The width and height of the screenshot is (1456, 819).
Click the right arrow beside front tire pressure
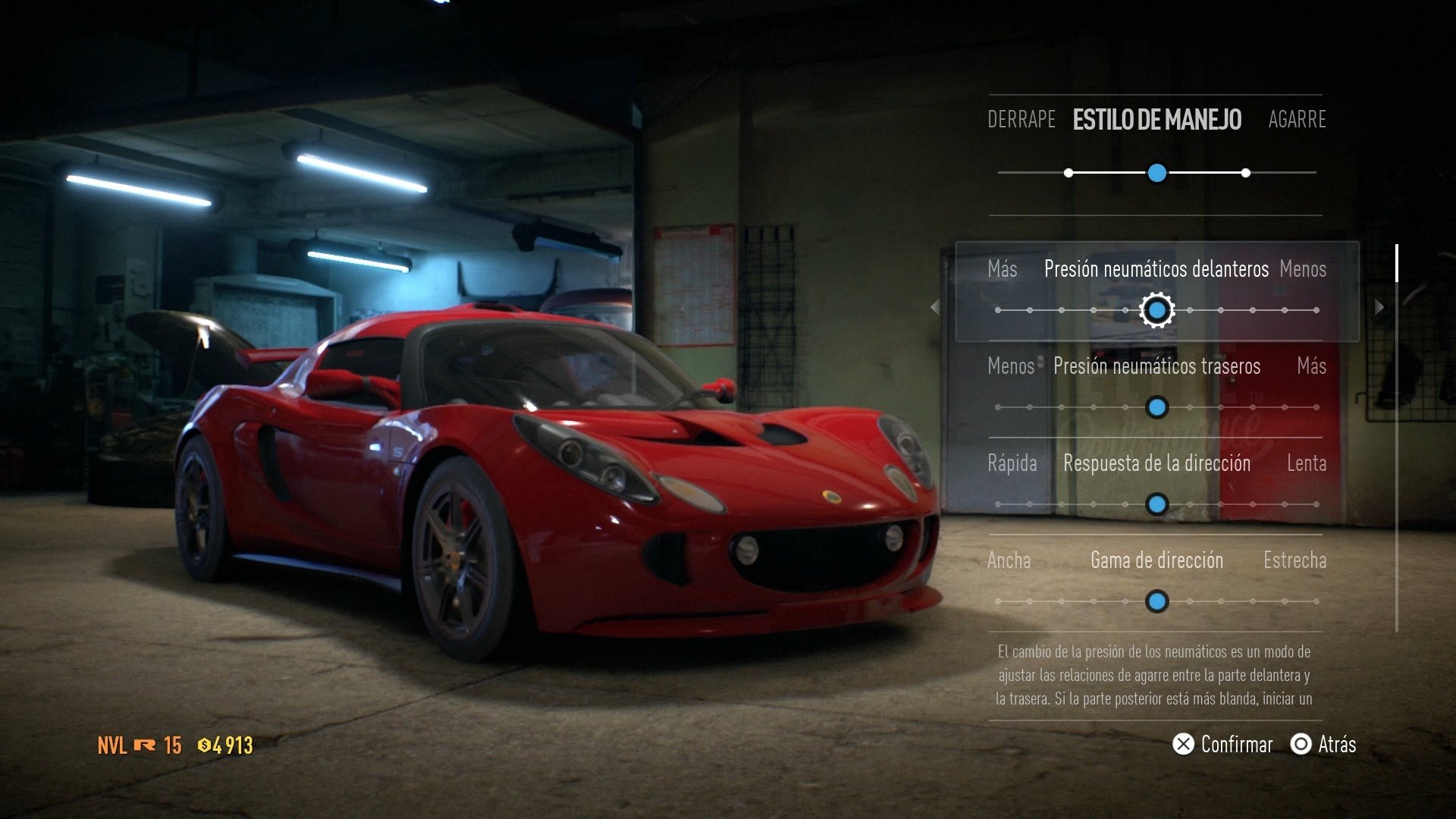click(1379, 306)
